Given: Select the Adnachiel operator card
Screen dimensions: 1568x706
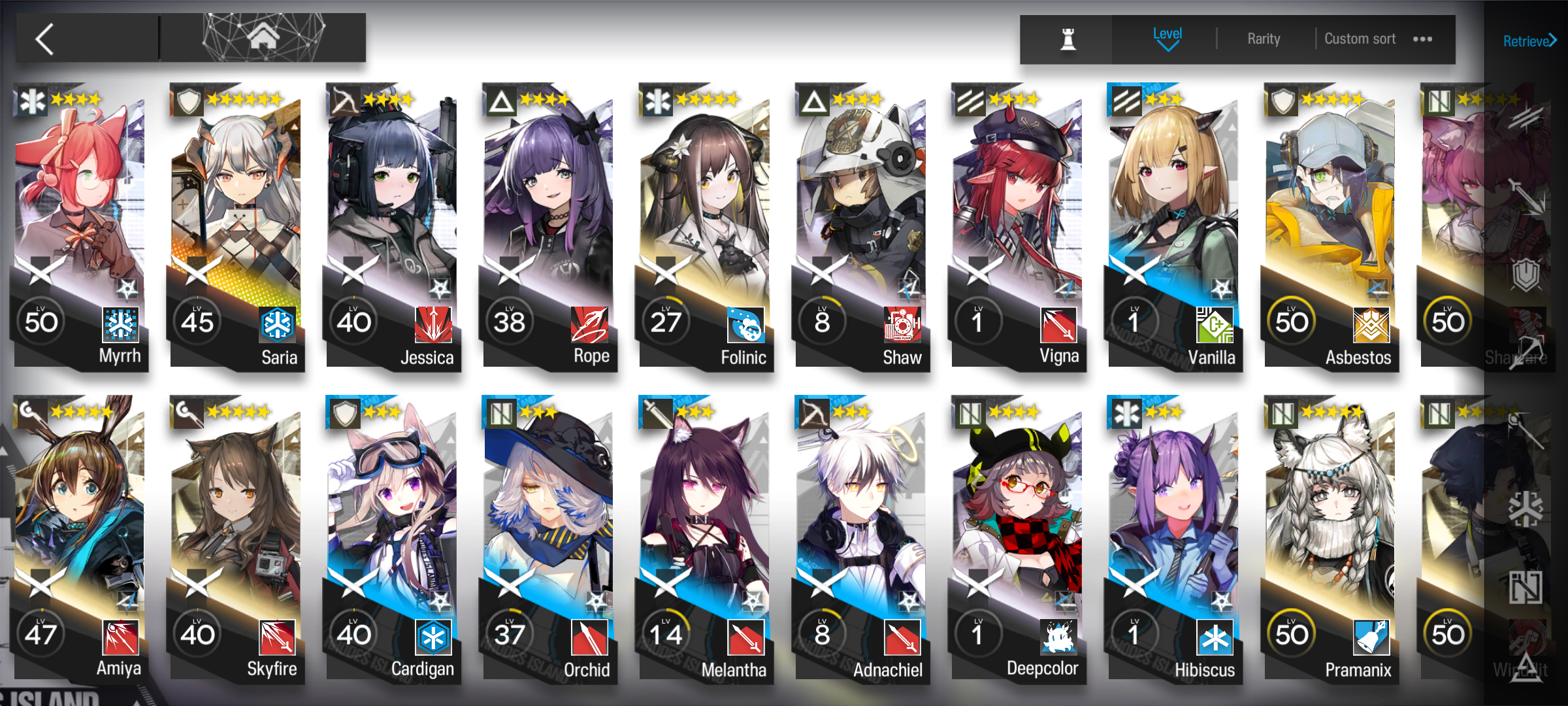Looking at the screenshot, I should 861,536.
